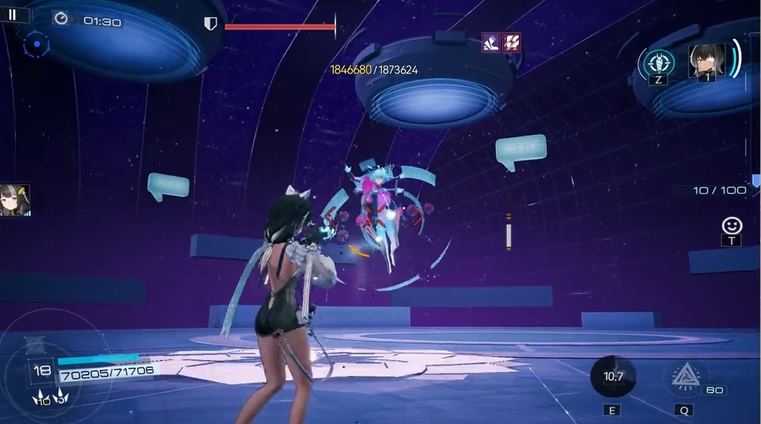Activate the cyan support skill icon
761x424 pixels.
657,62
